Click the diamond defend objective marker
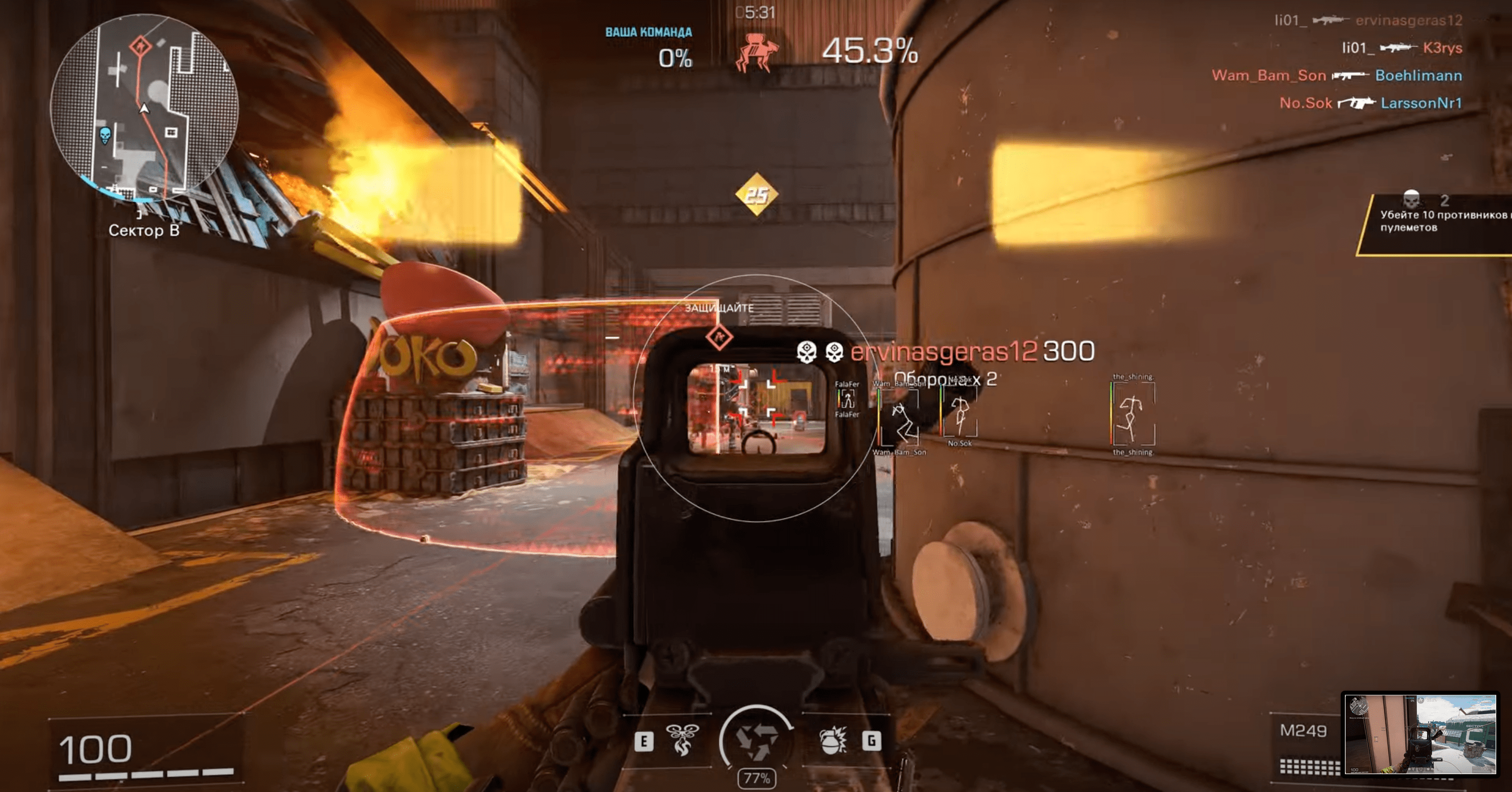The image size is (1512, 792). (719, 337)
